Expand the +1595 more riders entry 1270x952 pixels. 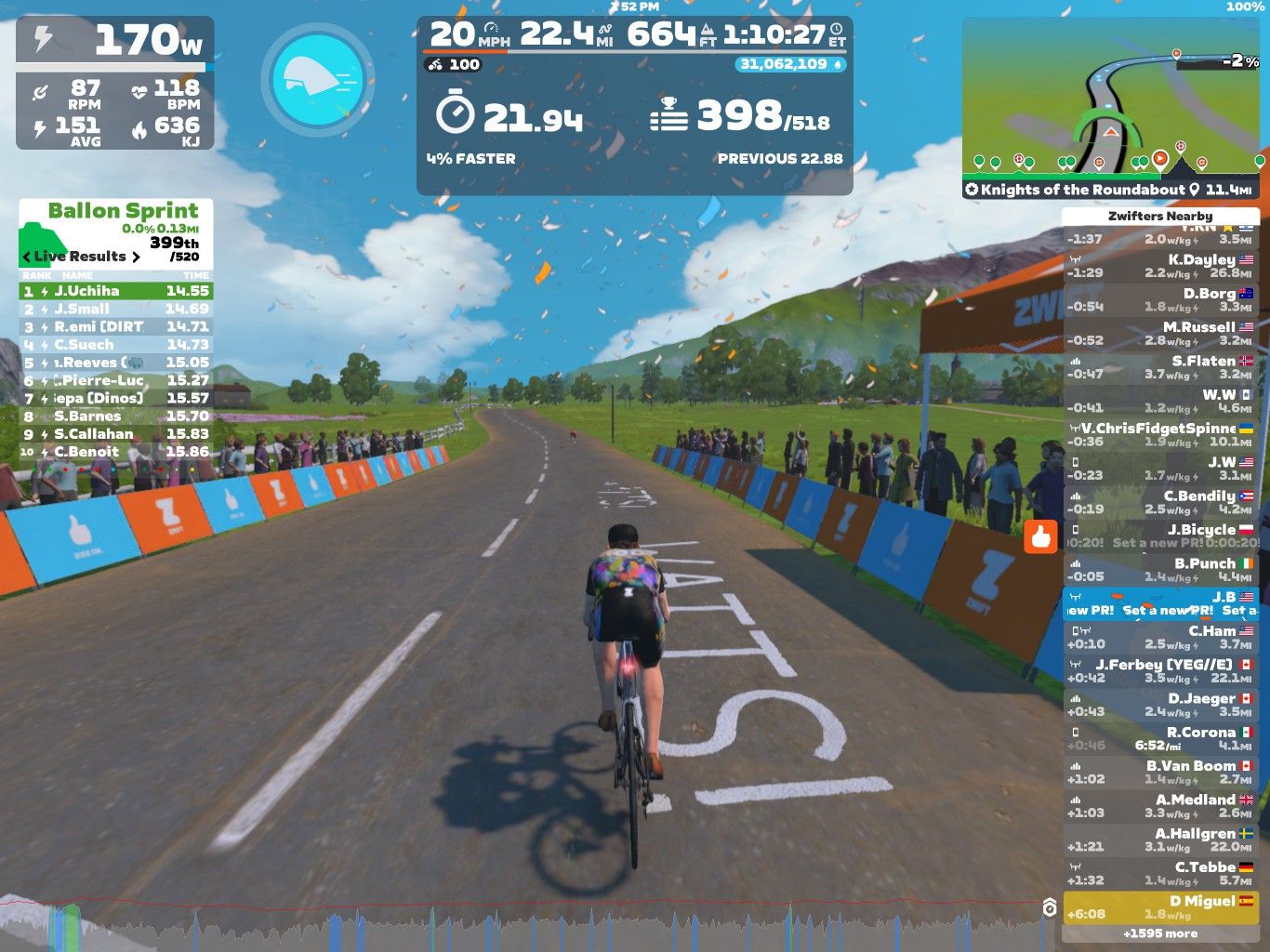click(1159, 933)
